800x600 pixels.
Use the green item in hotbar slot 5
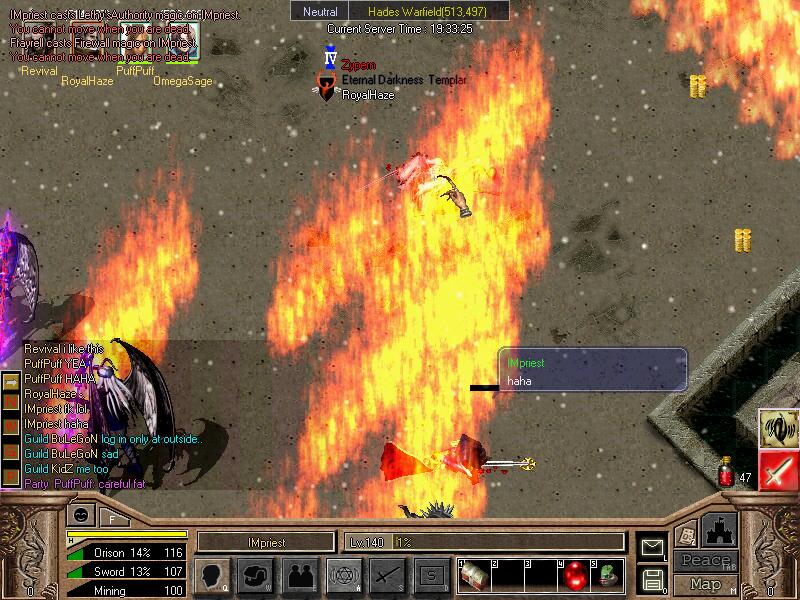coord(607,575)
